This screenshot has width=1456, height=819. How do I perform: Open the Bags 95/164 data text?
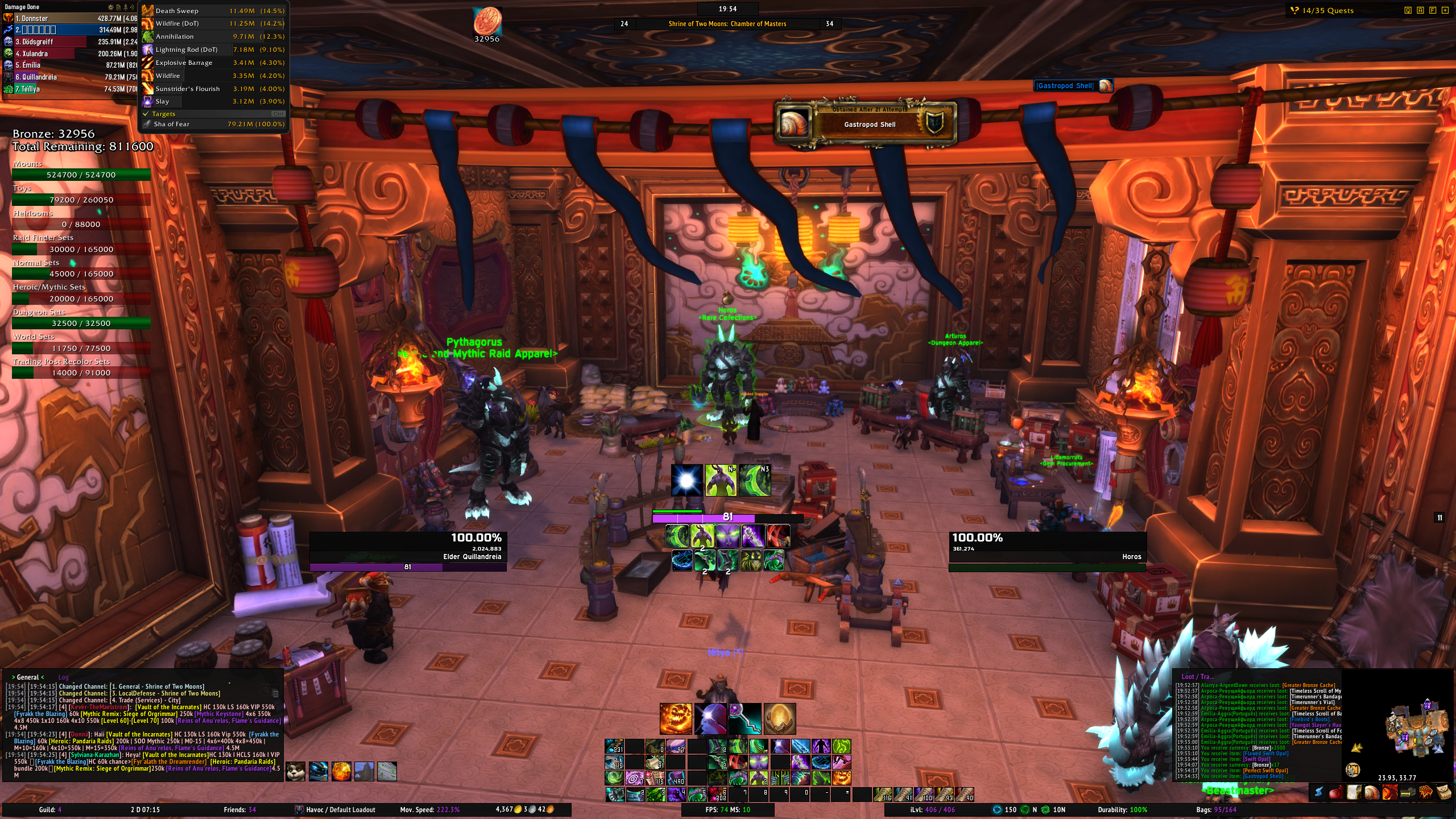click(1216, 810)
